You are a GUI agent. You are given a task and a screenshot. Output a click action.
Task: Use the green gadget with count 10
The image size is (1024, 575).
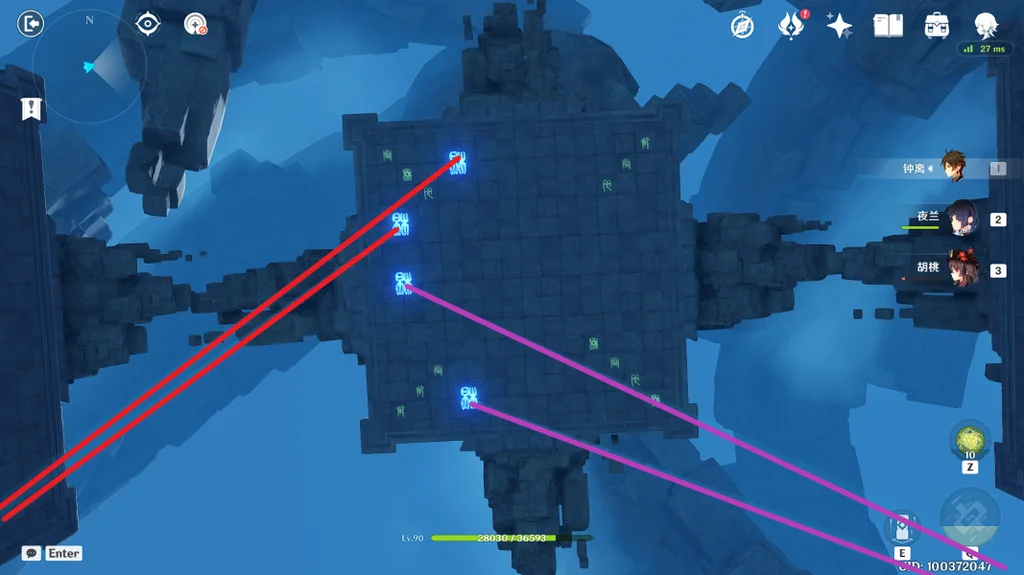coord(970,440)
